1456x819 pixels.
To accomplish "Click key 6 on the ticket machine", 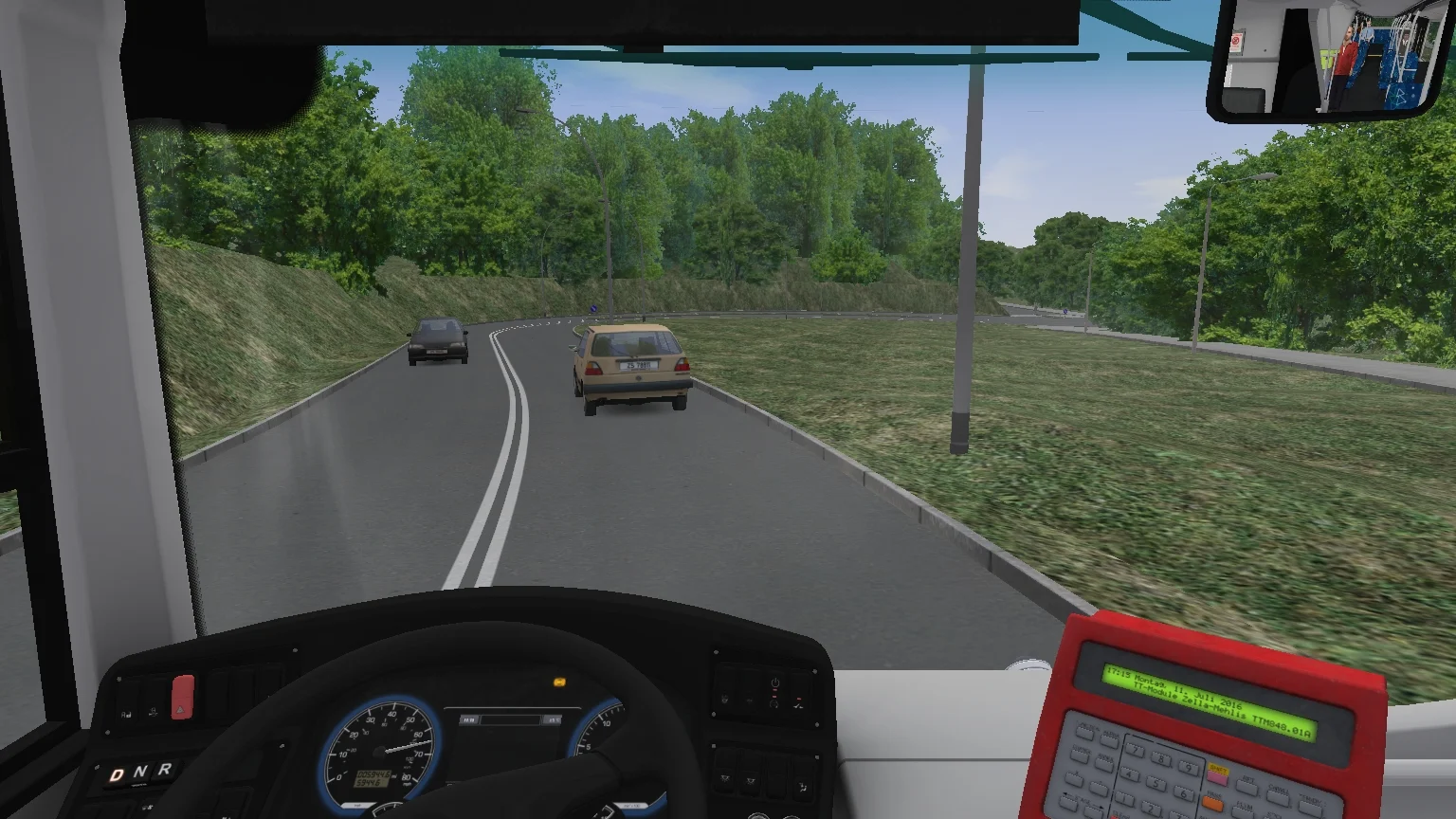I will (x=1183, y=793).
